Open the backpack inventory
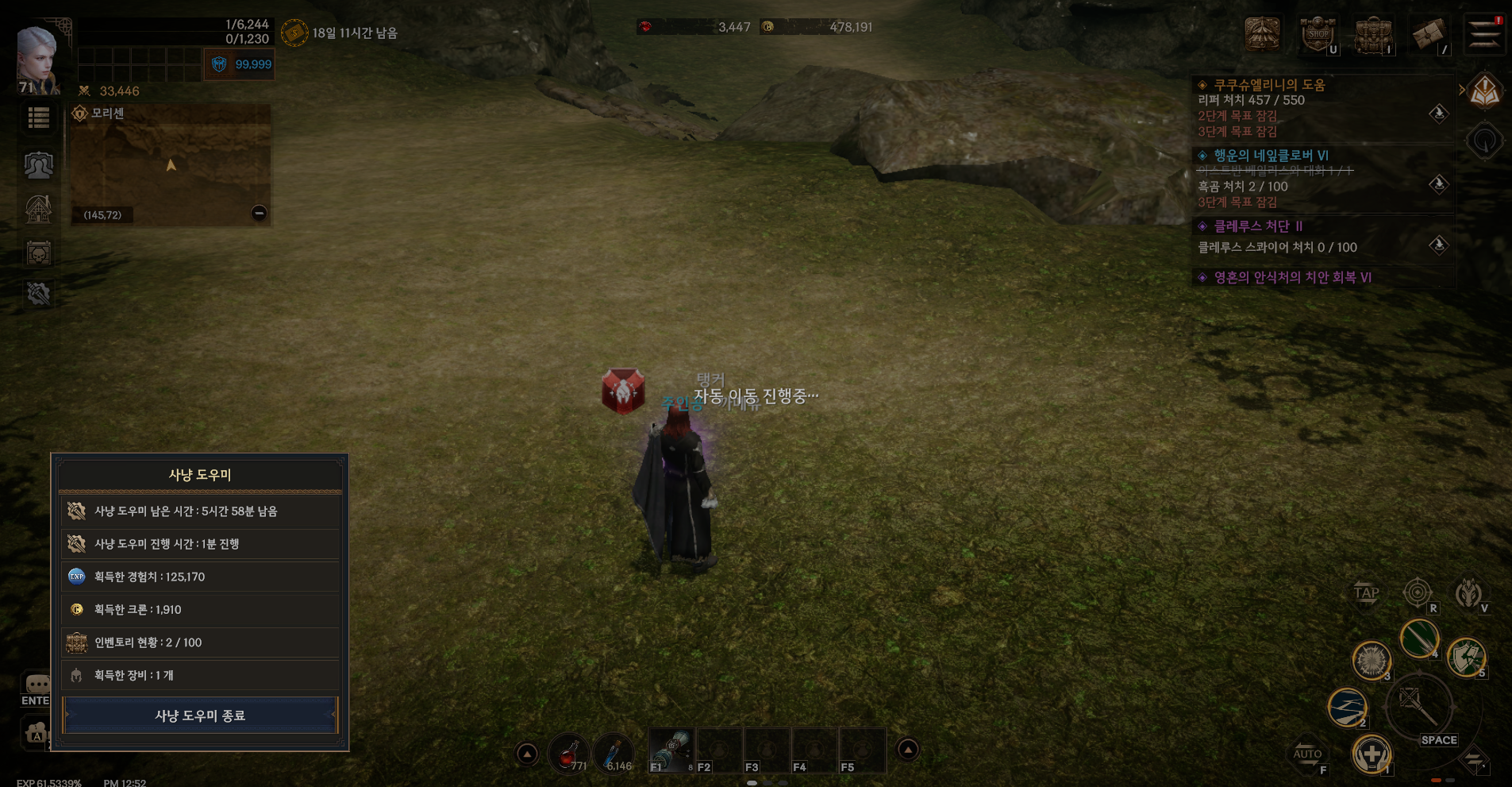 [1373, 35]
